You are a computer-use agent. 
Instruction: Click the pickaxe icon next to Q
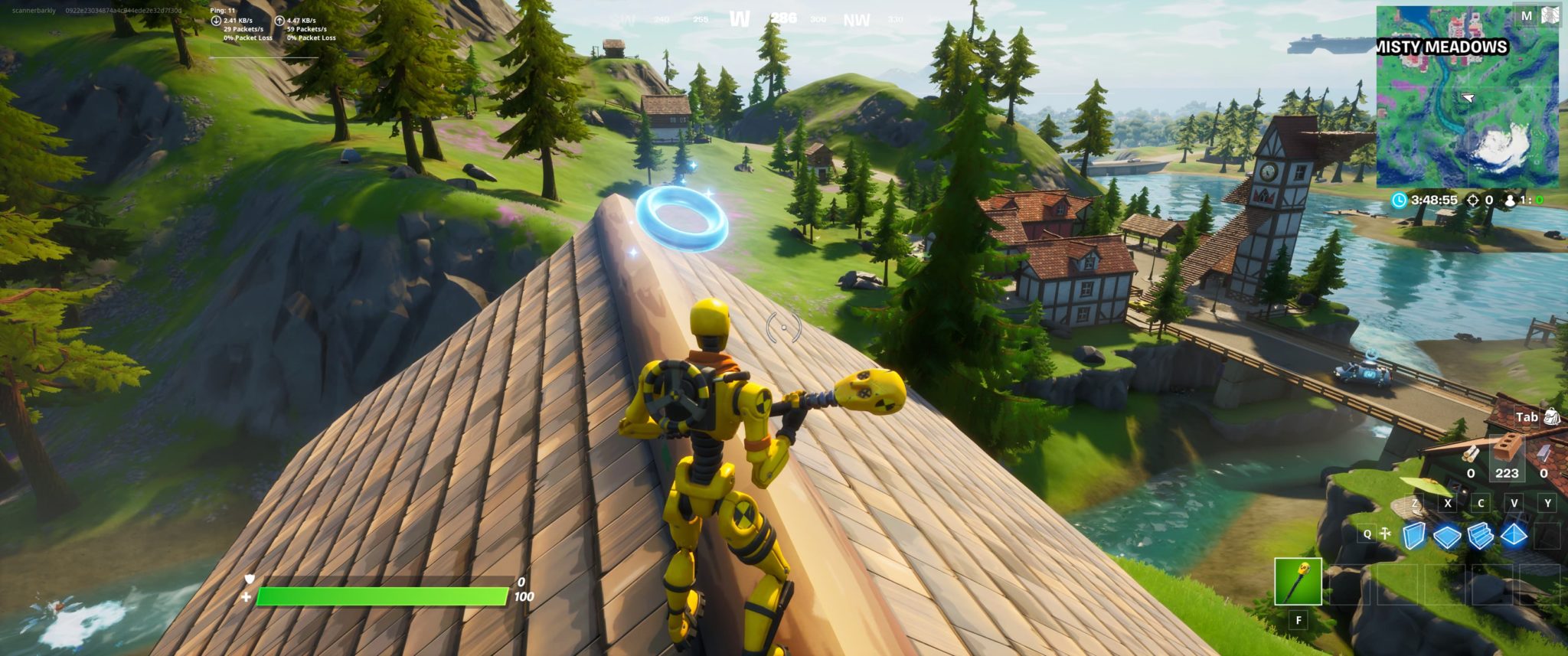[x=1384, y=531]
